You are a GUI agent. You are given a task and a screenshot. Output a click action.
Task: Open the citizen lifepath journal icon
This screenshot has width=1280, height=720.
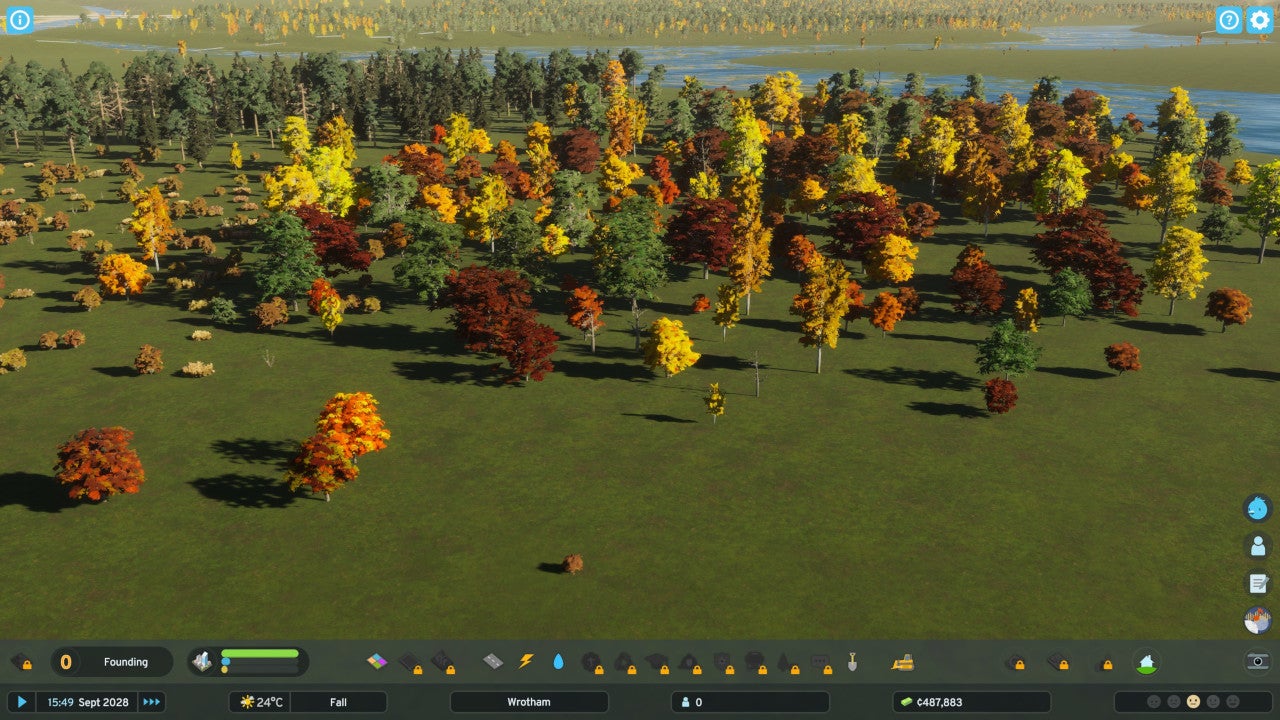coord(1257,546)
